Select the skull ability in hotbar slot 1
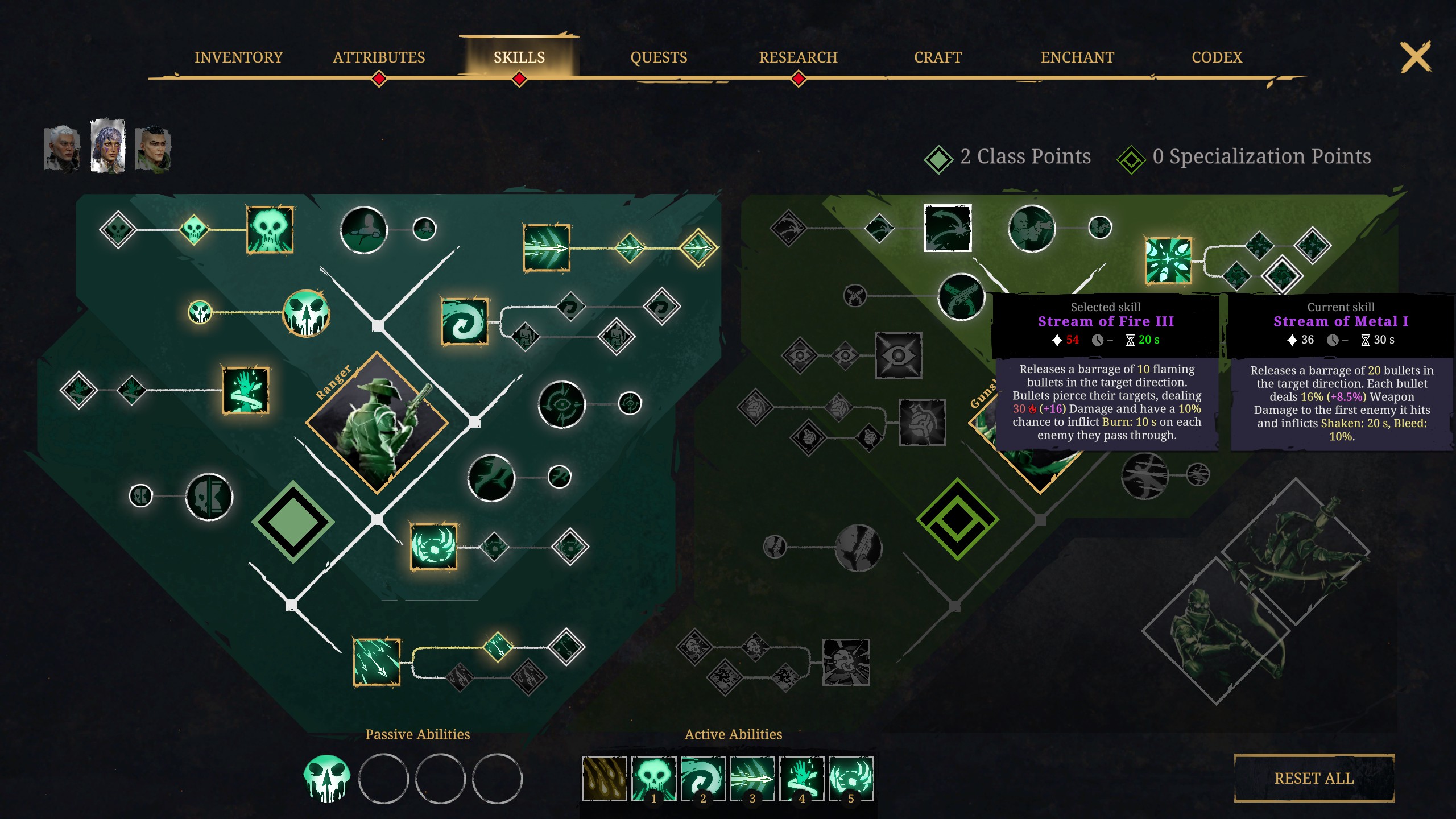This screenshot has width=1456, height=819. (652, 780)
